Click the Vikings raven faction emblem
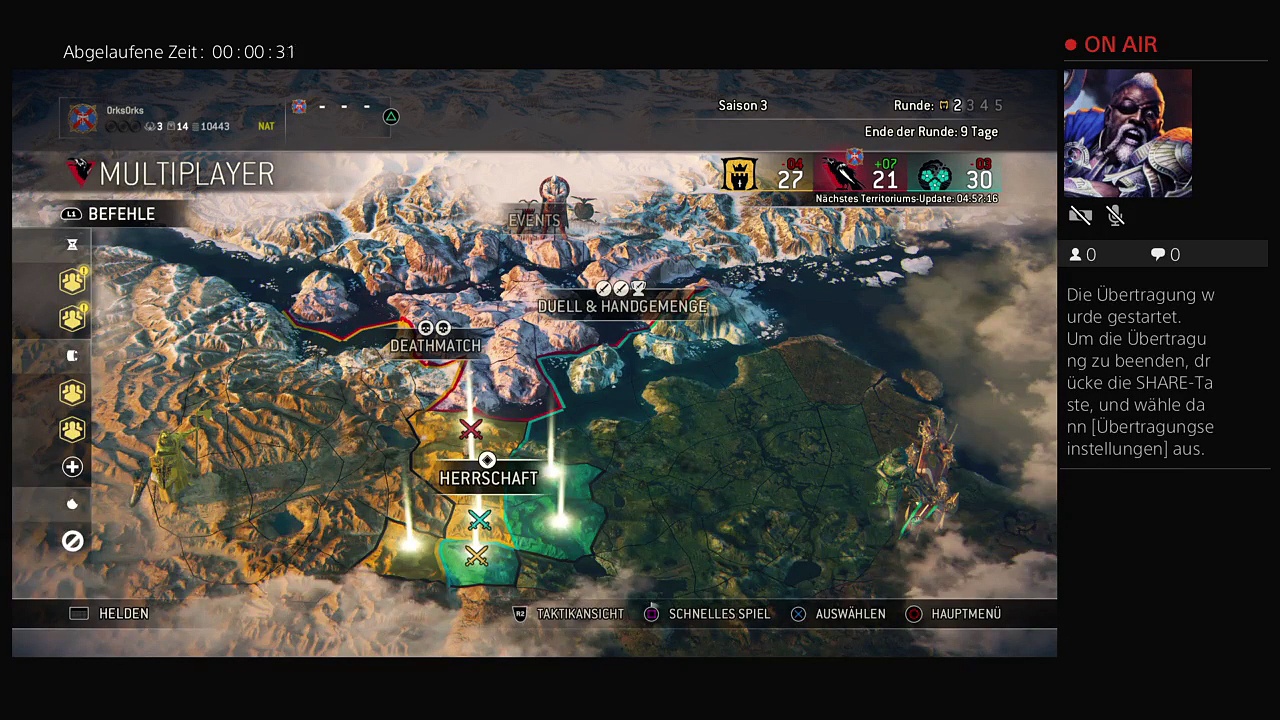1280x720 pixels. [x=838, y=176]
